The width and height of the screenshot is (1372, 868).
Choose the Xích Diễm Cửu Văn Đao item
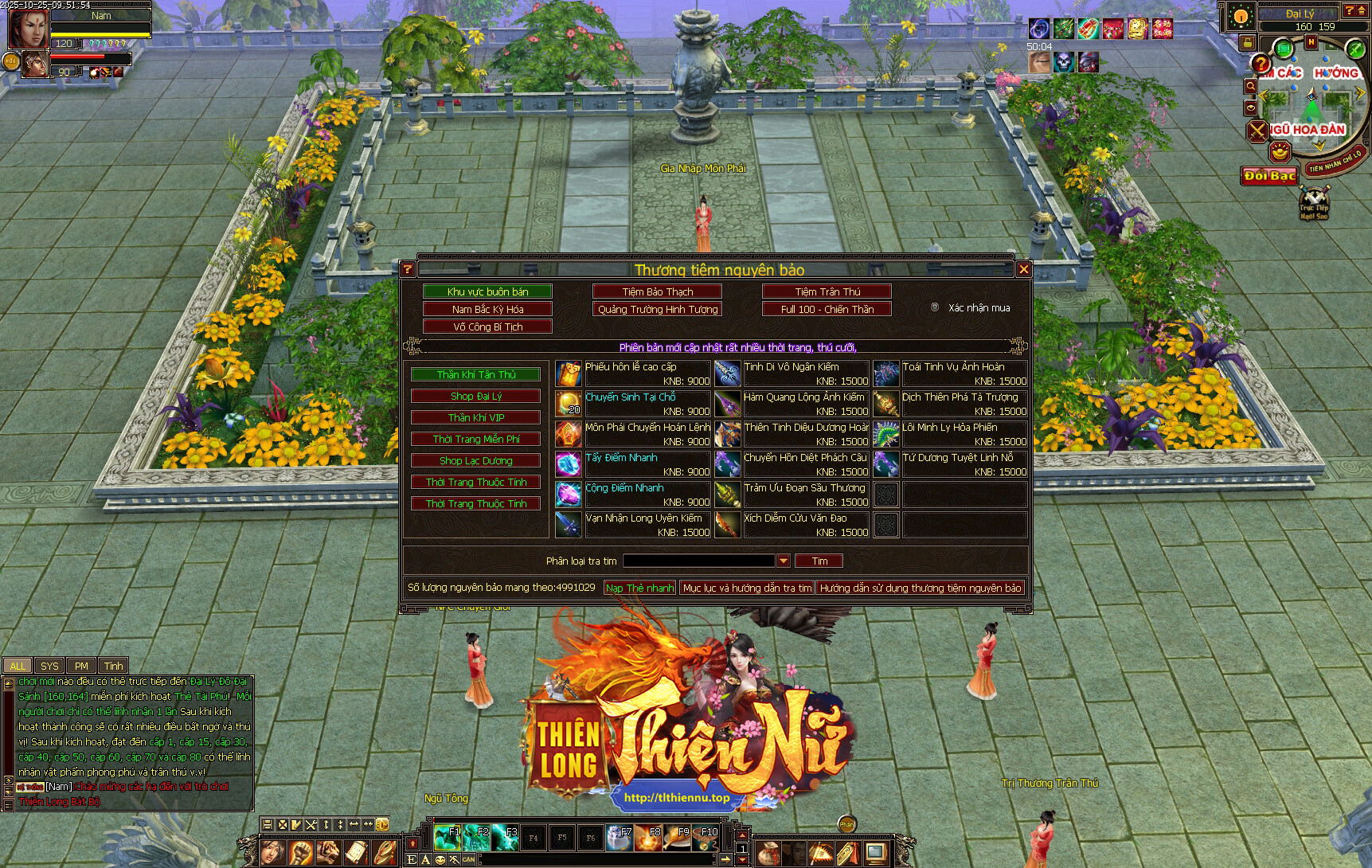[x=728, y=525]
